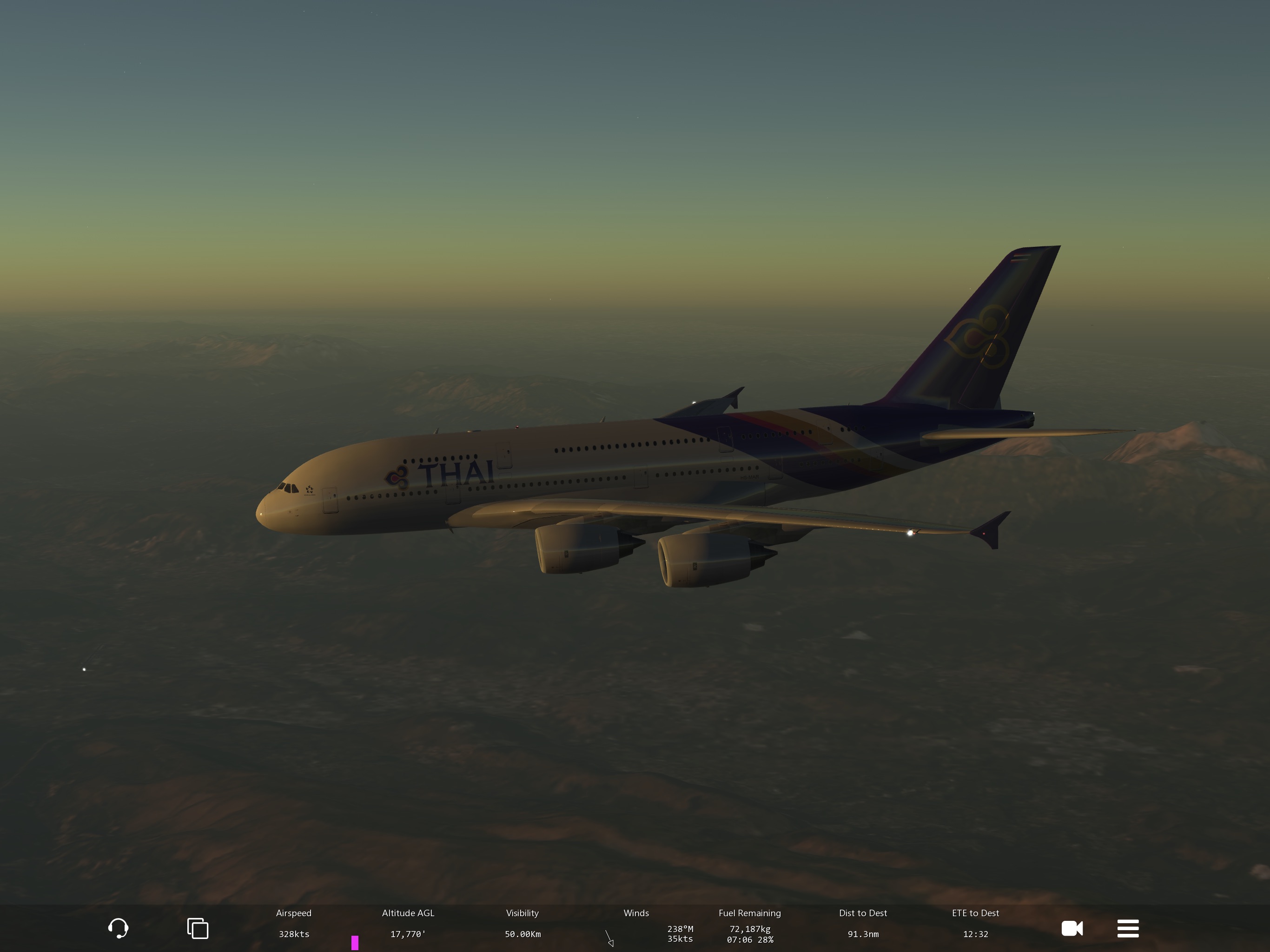This screenshot has height=952, width=1270.
Task: Open the ATC headset menu
Action: coord(118,928)
